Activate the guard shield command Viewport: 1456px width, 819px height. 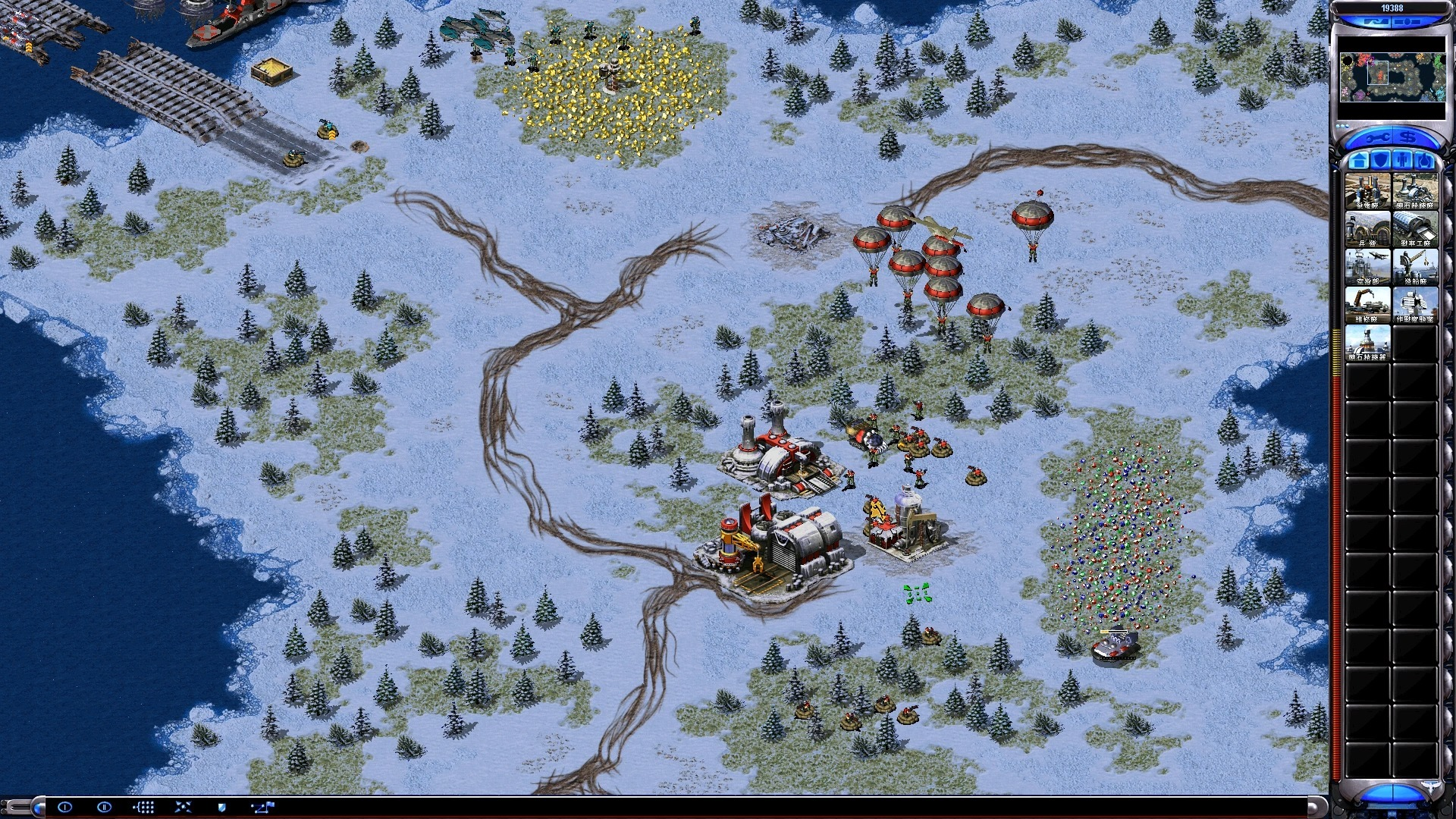221,807
